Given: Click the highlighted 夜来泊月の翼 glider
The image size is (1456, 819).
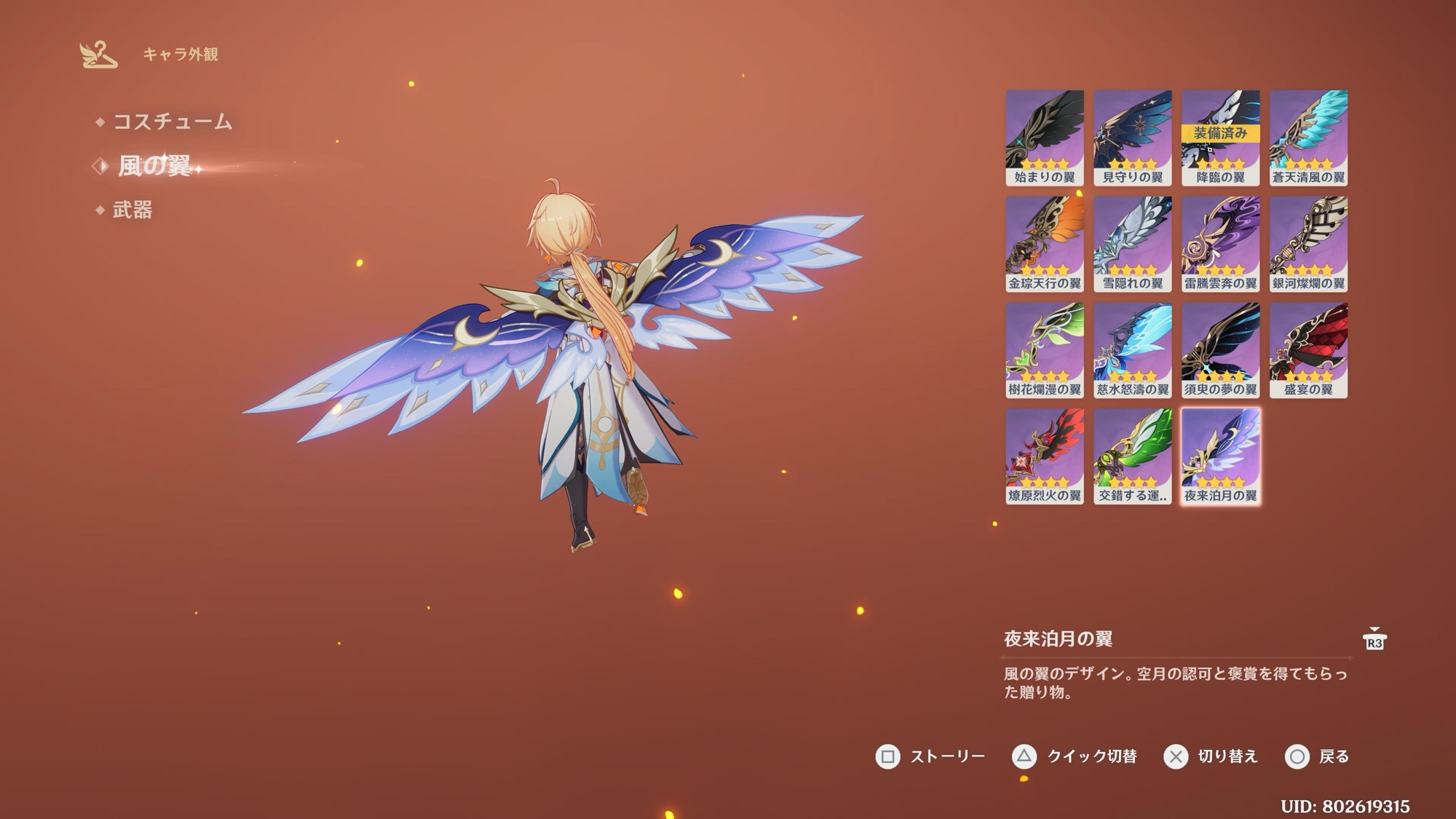Looking at the screenshot, I should click(x=1220, y=456).
